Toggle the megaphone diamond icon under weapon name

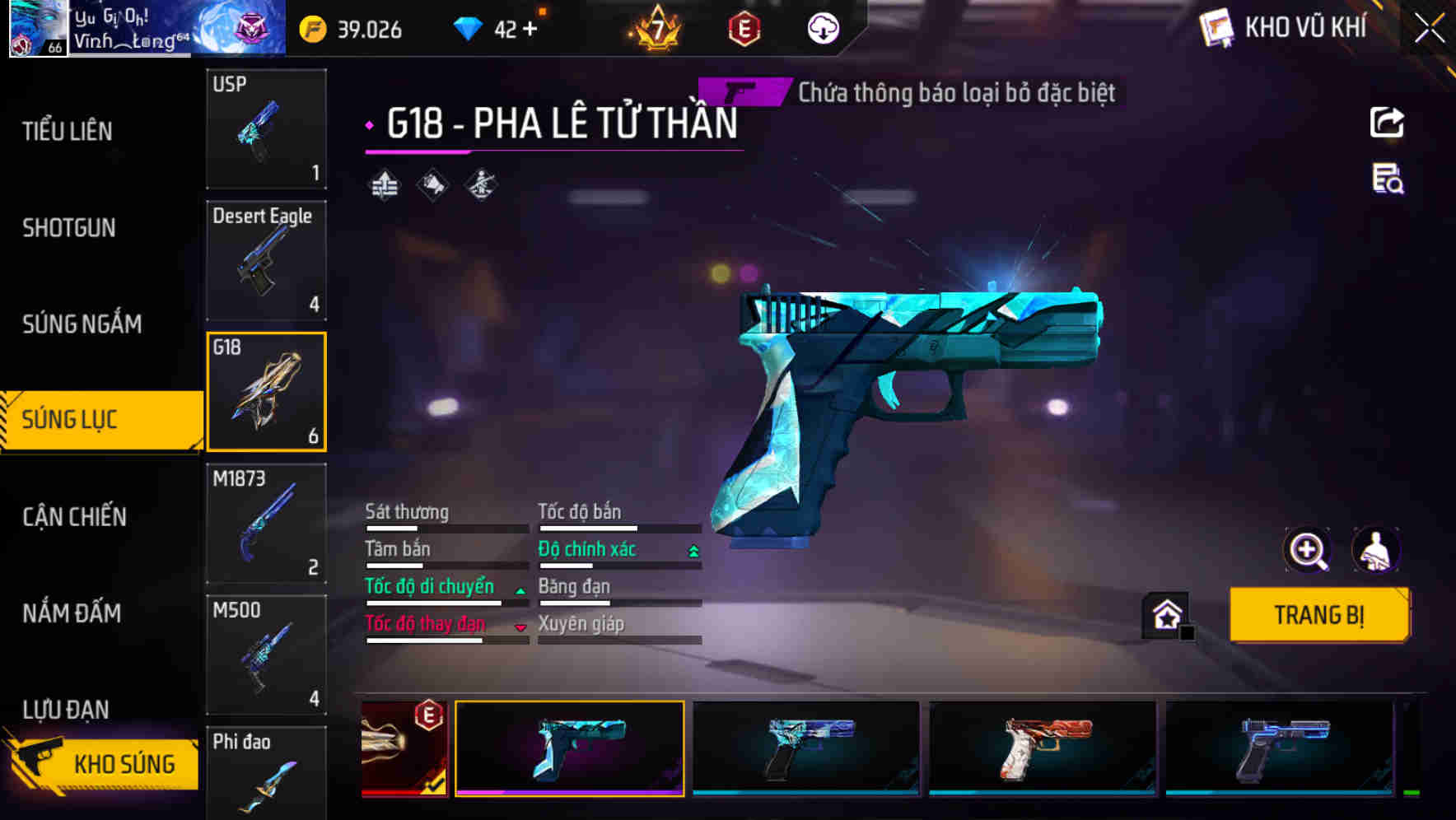[x=431, y=184]
